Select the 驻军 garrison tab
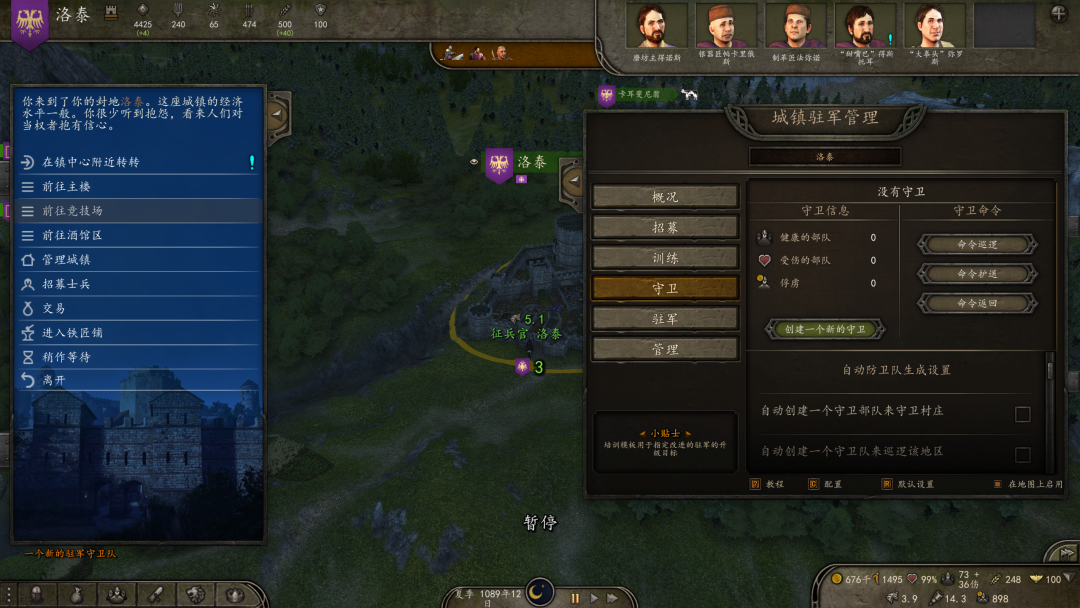The width and height of the screenshot is (1080, 608). click(665, 319)
